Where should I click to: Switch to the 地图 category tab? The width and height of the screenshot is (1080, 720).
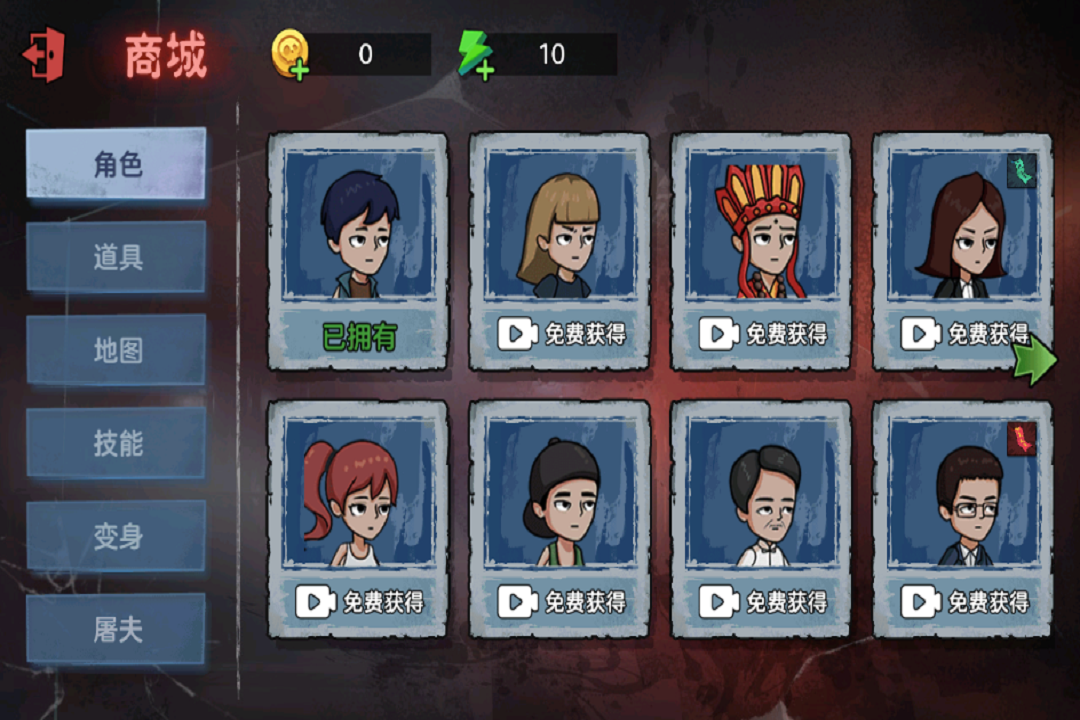click(116, 350)
